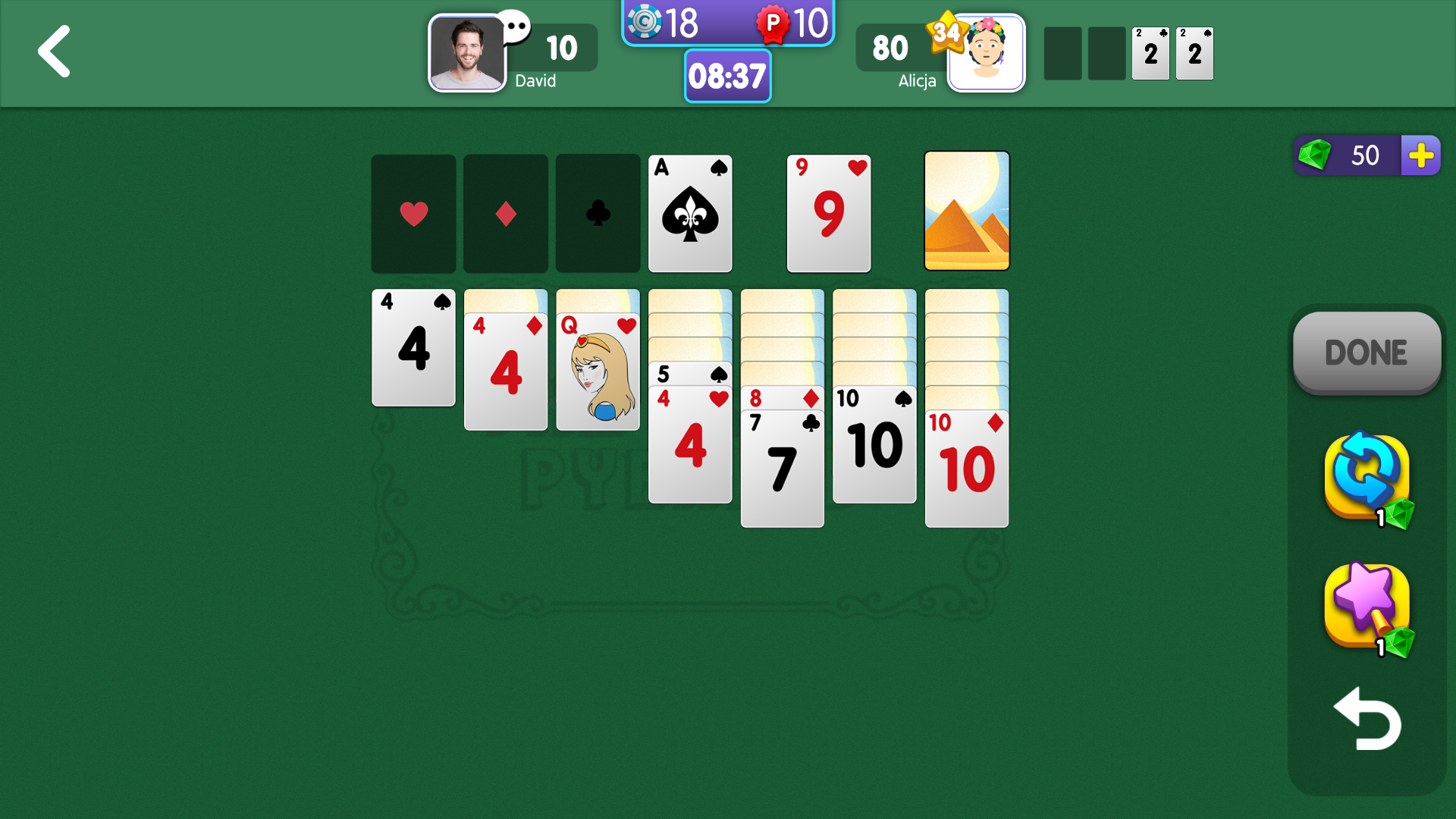The width and height of the screenshot is (1456, 819).
Task: Click the 10 of diamonds tableau card
Action: (x=967, y=466)
